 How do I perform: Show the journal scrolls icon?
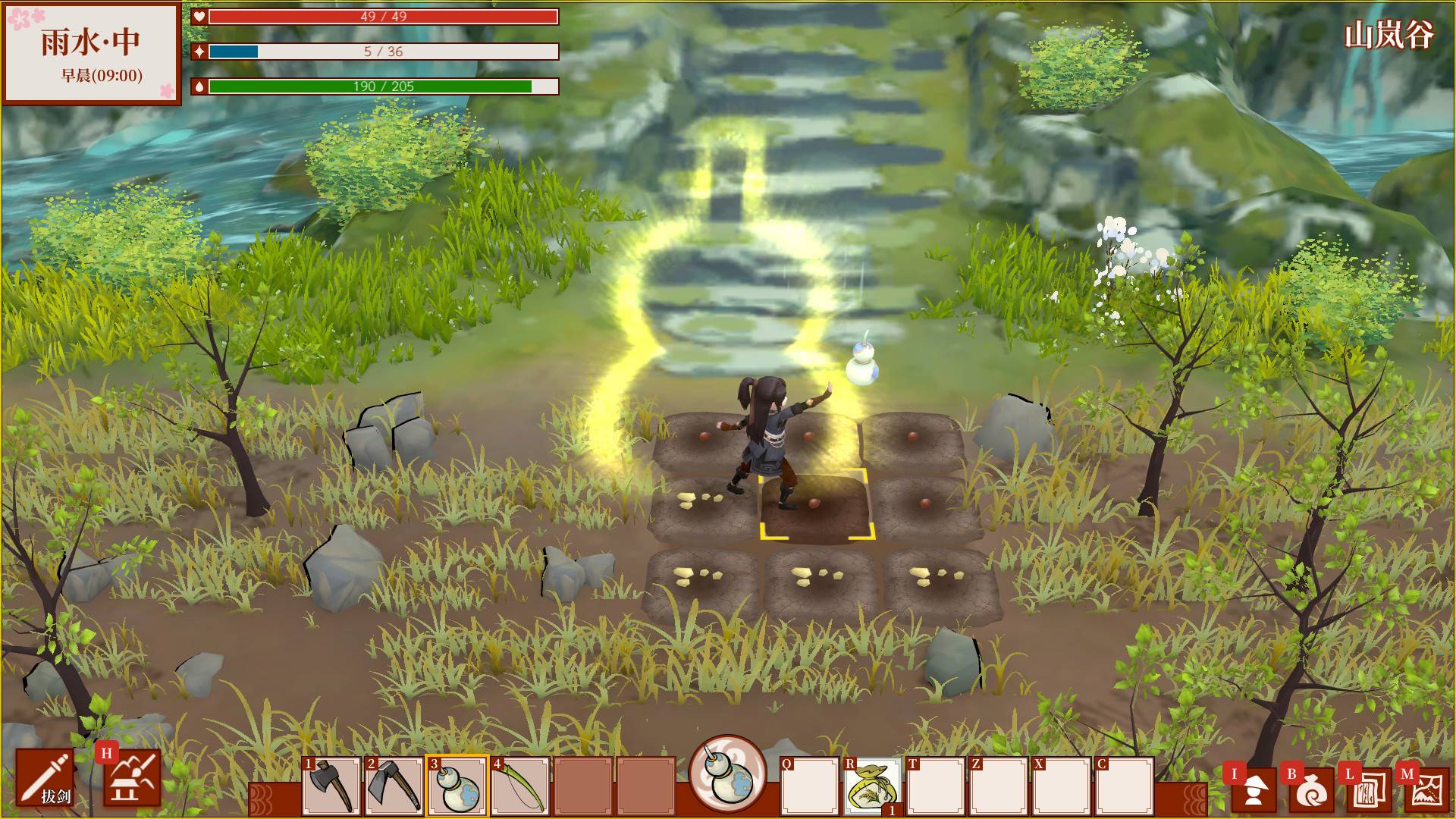(1369, 789)
